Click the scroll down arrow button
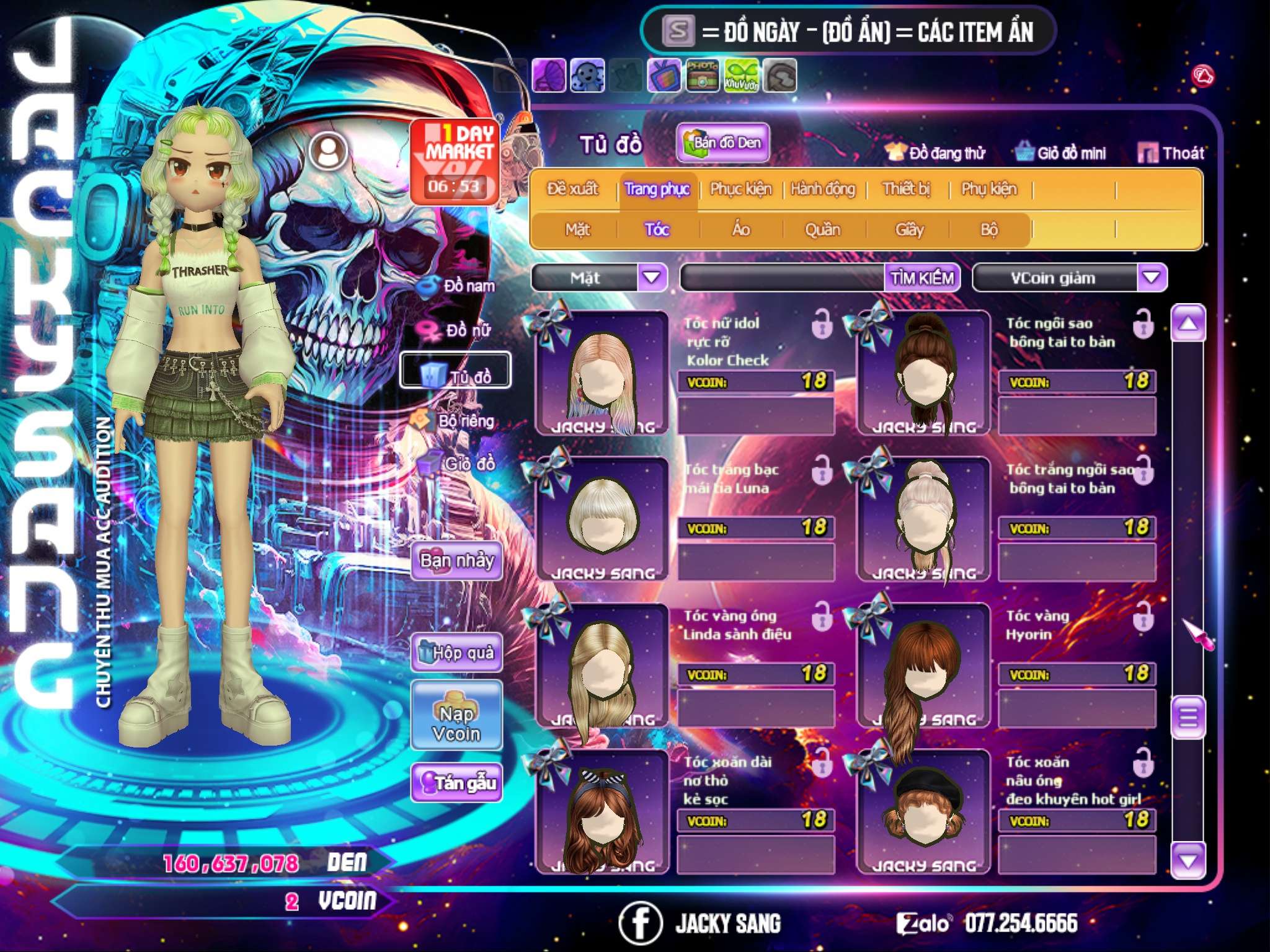 1188,860
